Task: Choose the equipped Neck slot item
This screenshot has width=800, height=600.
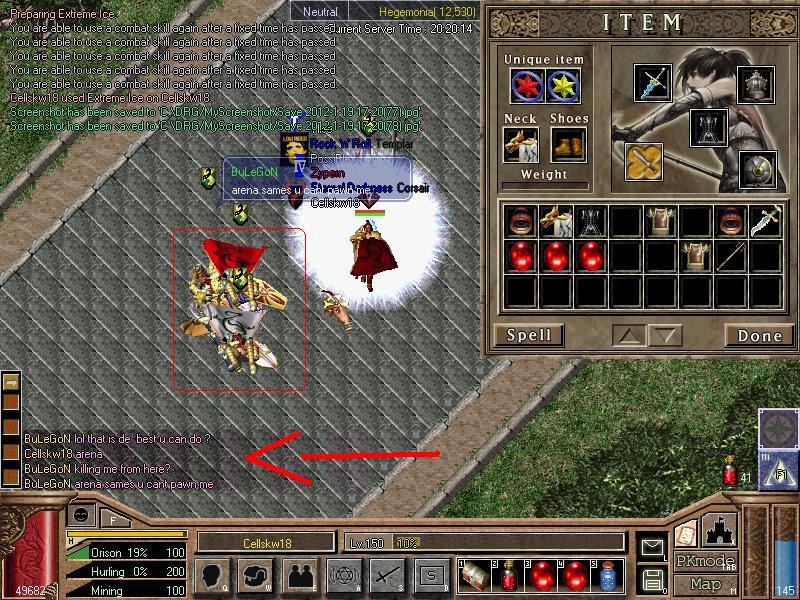Action: 520,146
